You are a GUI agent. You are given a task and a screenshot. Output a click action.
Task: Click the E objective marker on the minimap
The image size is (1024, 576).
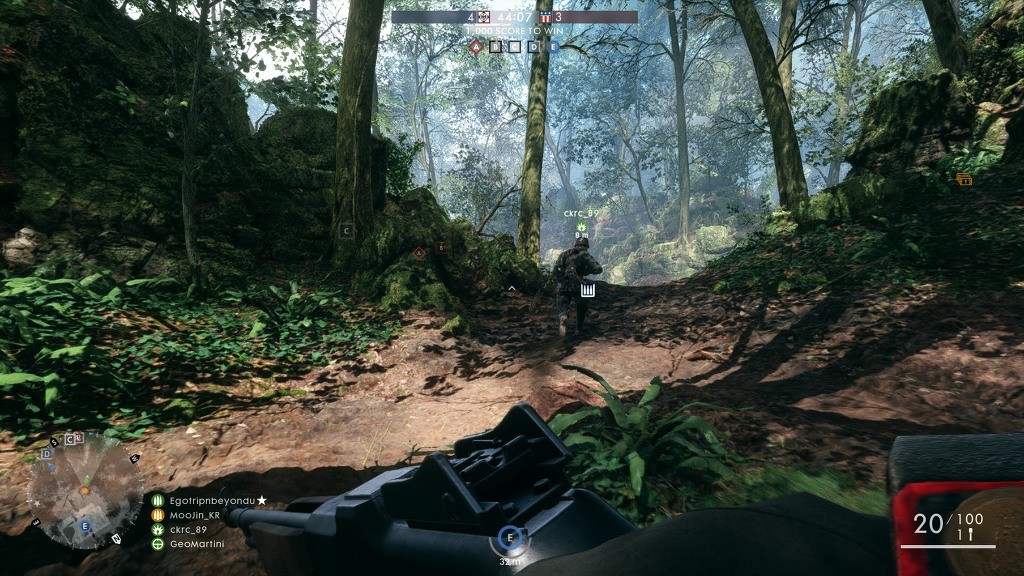pyautogui.click(x=85, y=525)
